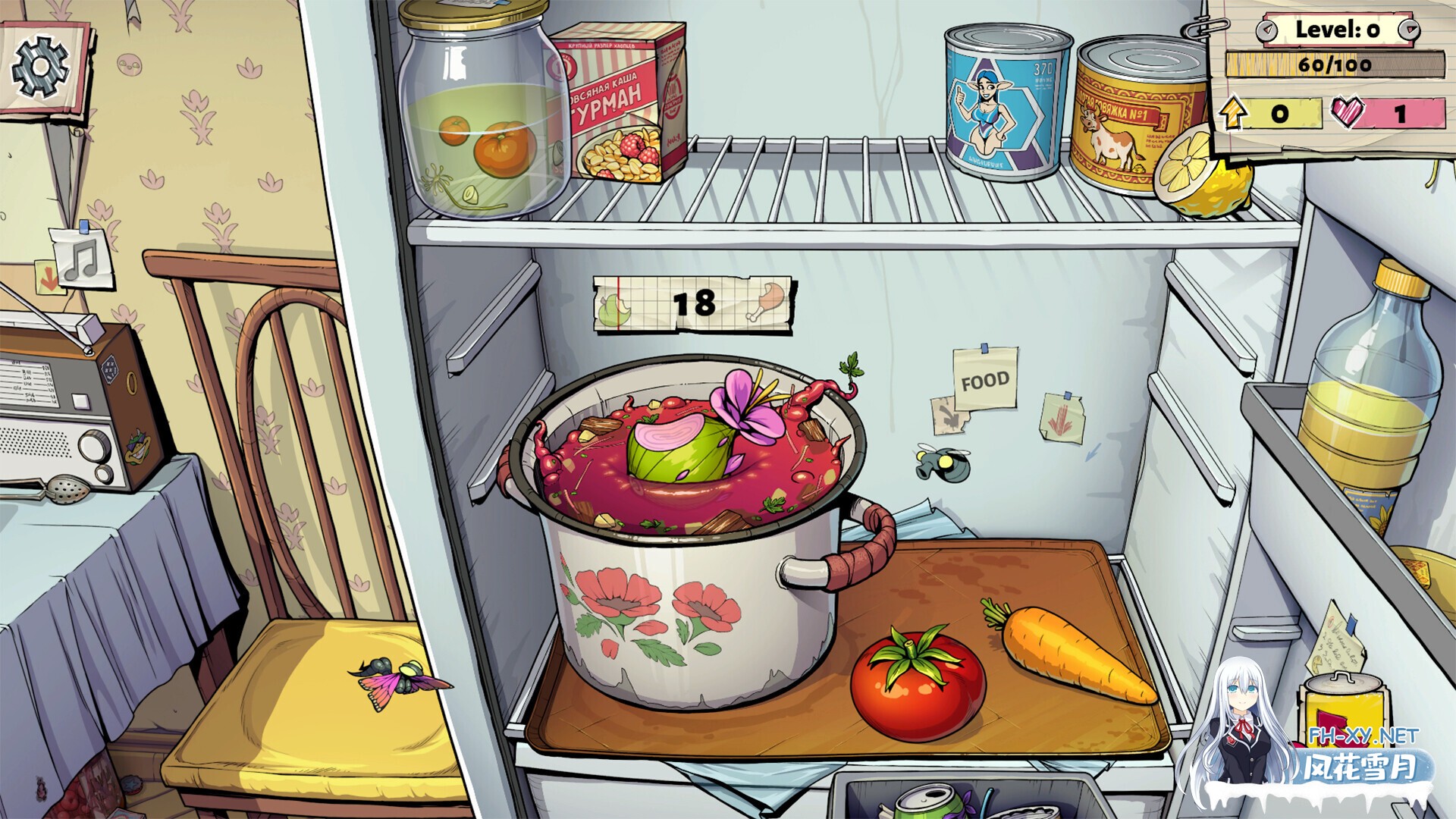Click the right arrow on the Level banner

[x=1409, y=30]
